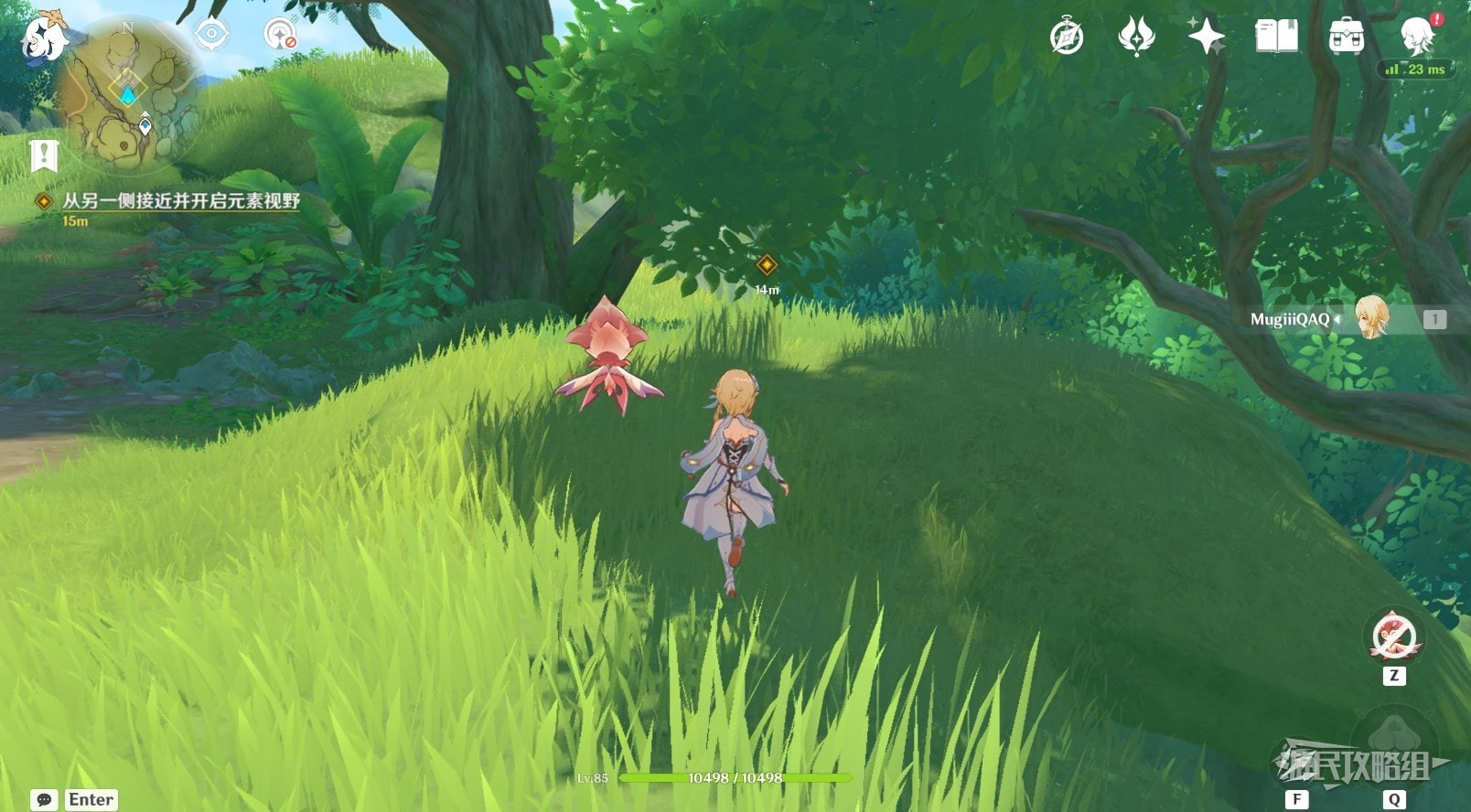Open the quest exclamation banner
The width and height of the screenshot is (1471, 812).
coord(43,156)
